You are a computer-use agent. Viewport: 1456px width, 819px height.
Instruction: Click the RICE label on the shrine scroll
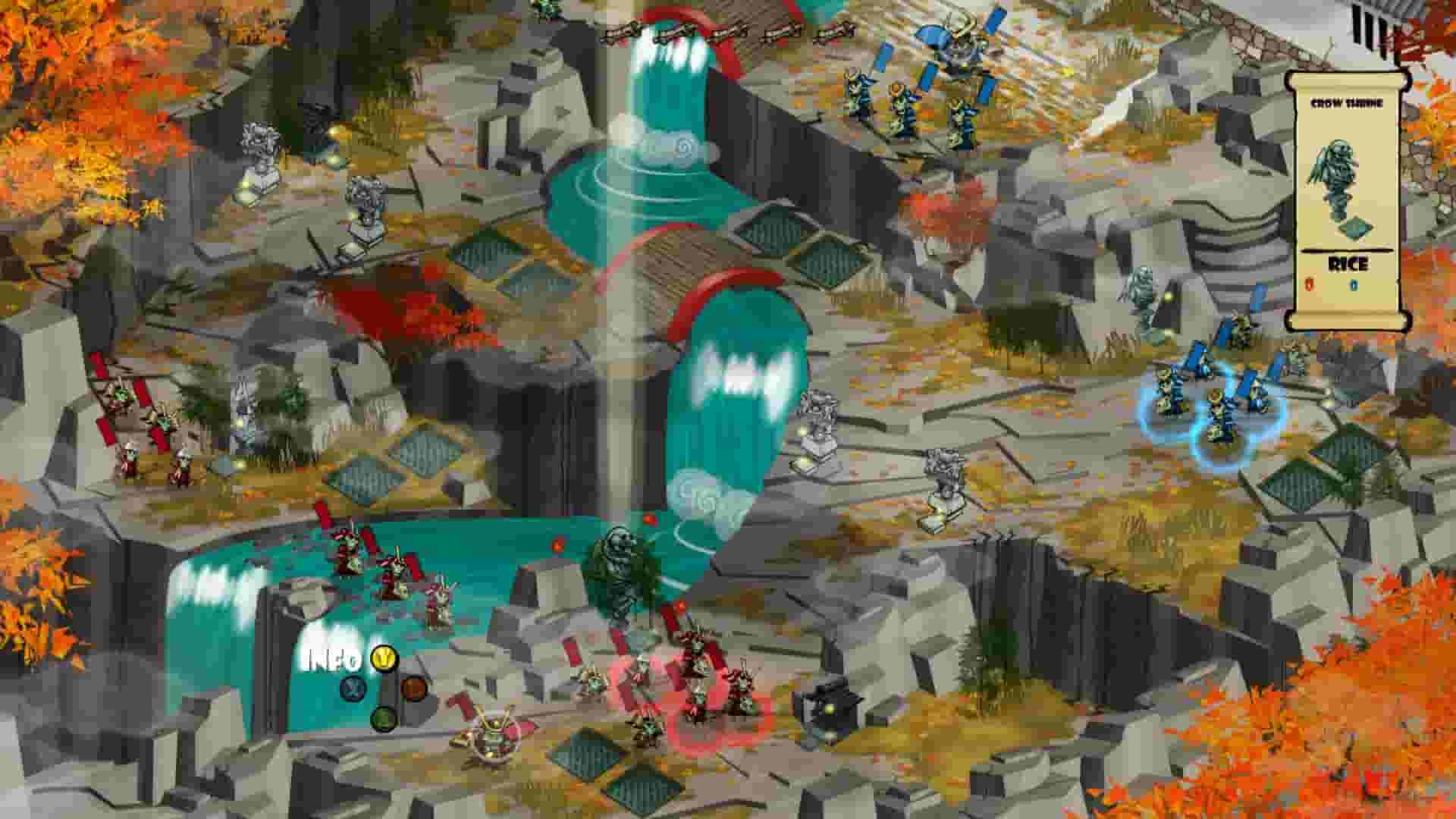[1348, 263]
